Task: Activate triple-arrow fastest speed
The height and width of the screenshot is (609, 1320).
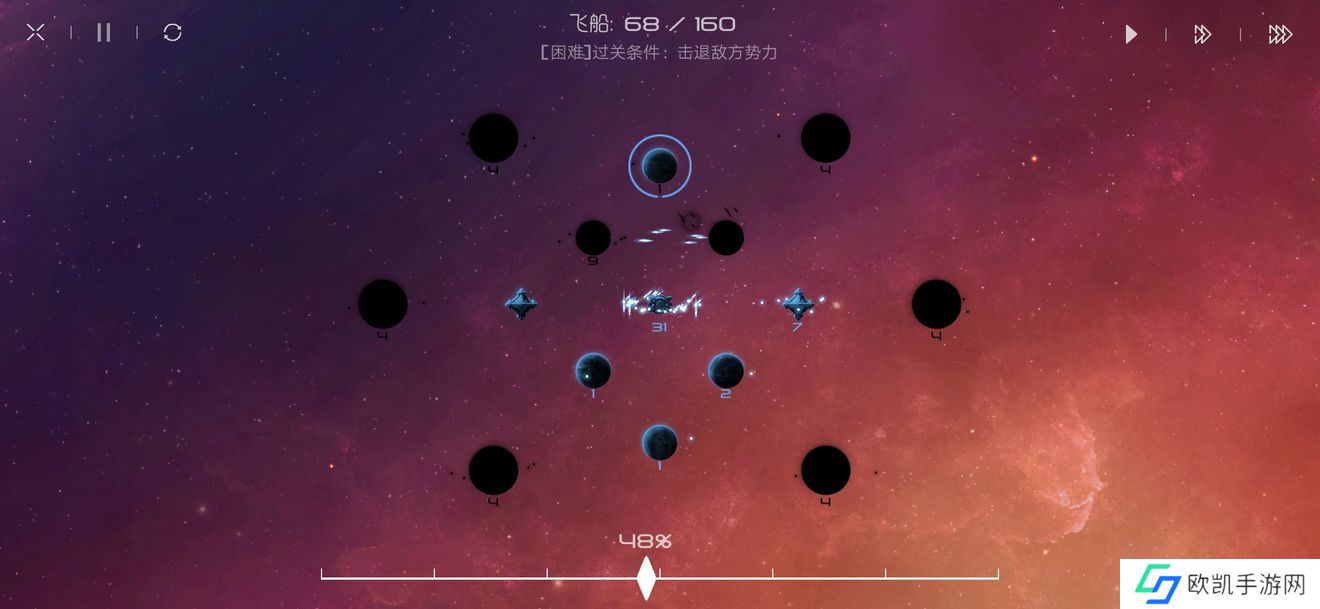Action: point(1280,35)
